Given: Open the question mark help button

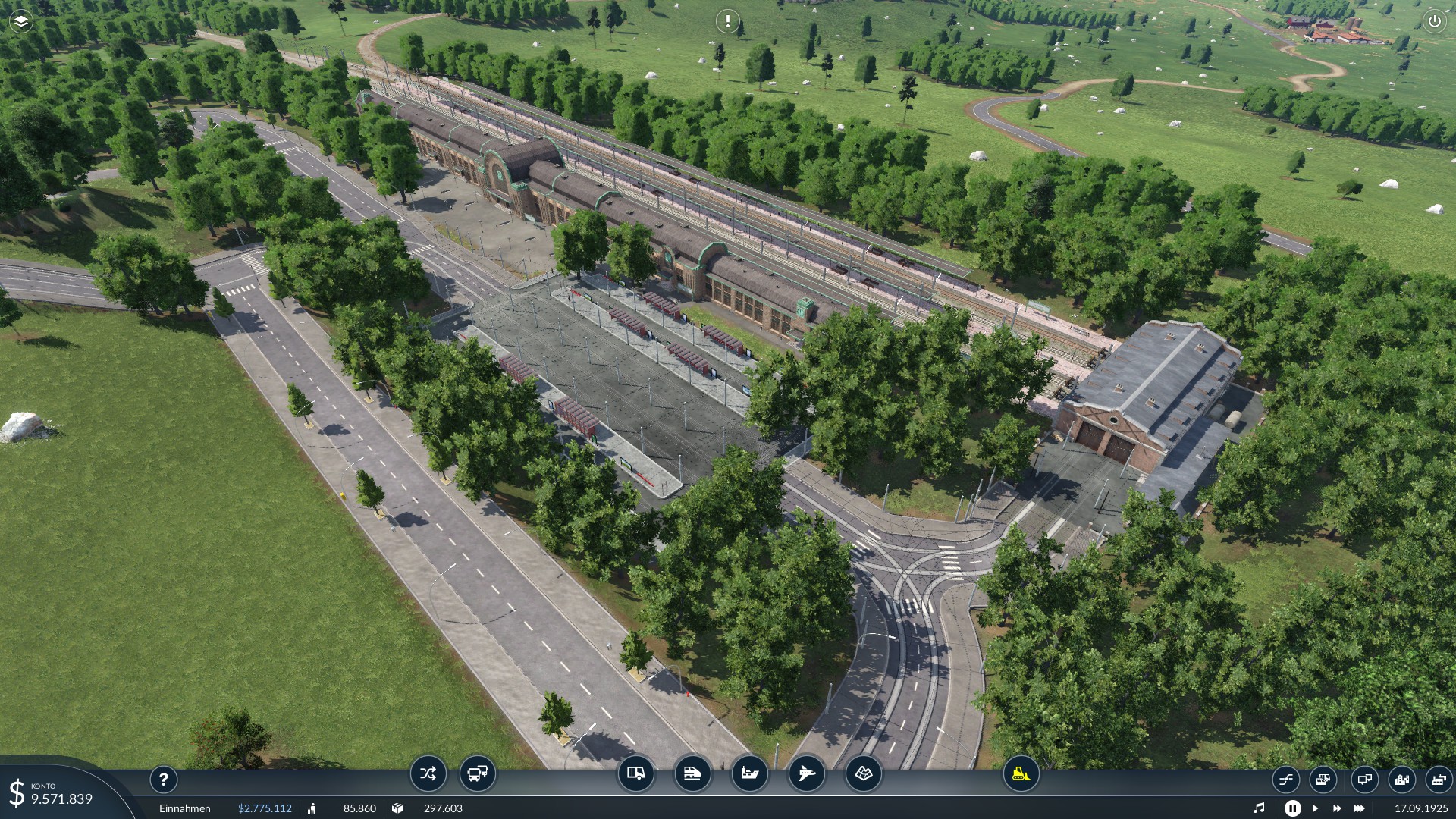Looking at the screenshot, I should (163, 779).
